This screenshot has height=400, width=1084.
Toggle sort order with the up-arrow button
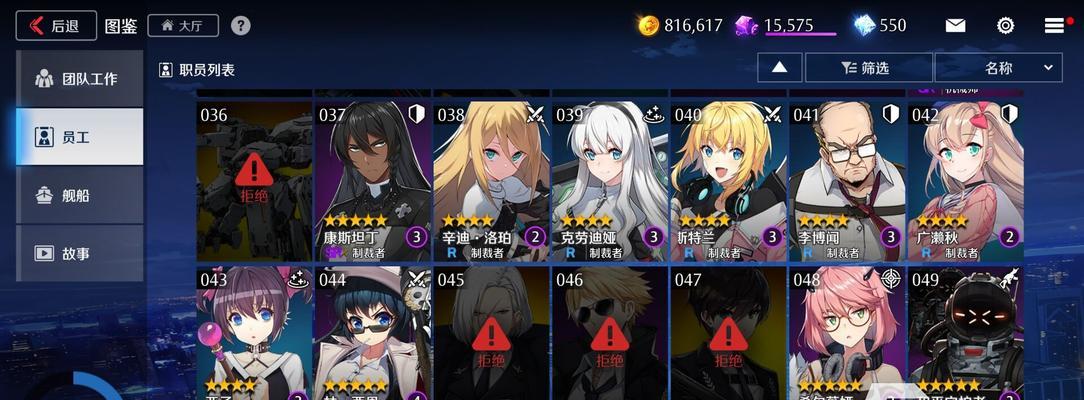[x=780, y=68]
